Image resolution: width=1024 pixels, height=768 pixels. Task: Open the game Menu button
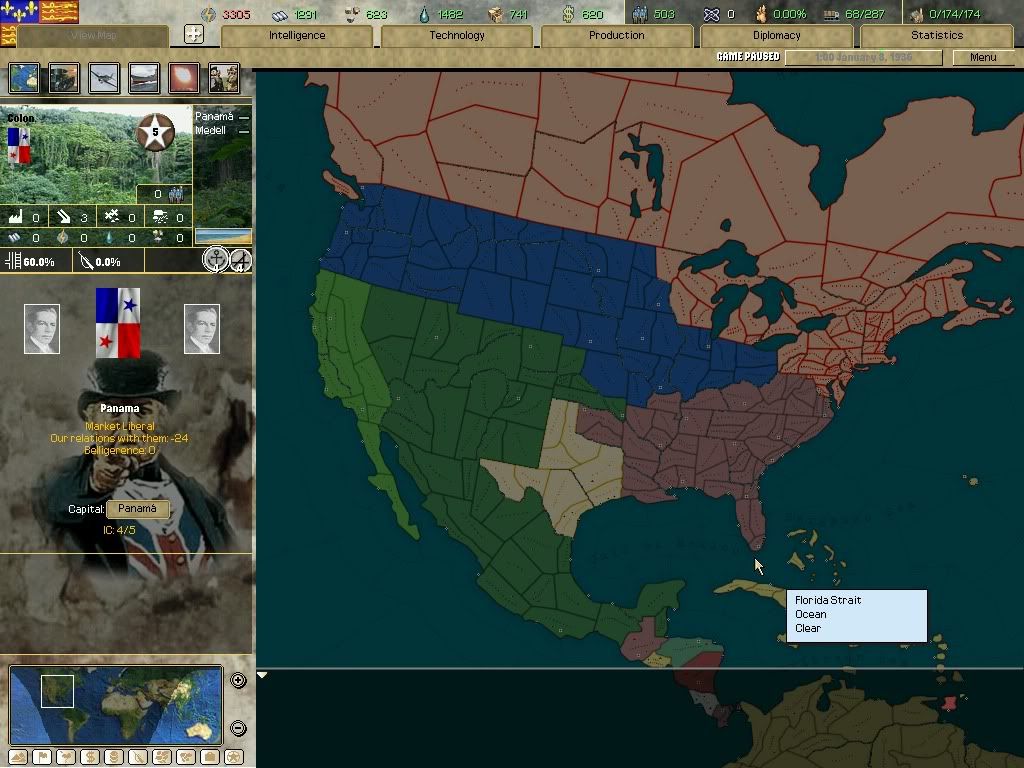(x=983, y=57)
